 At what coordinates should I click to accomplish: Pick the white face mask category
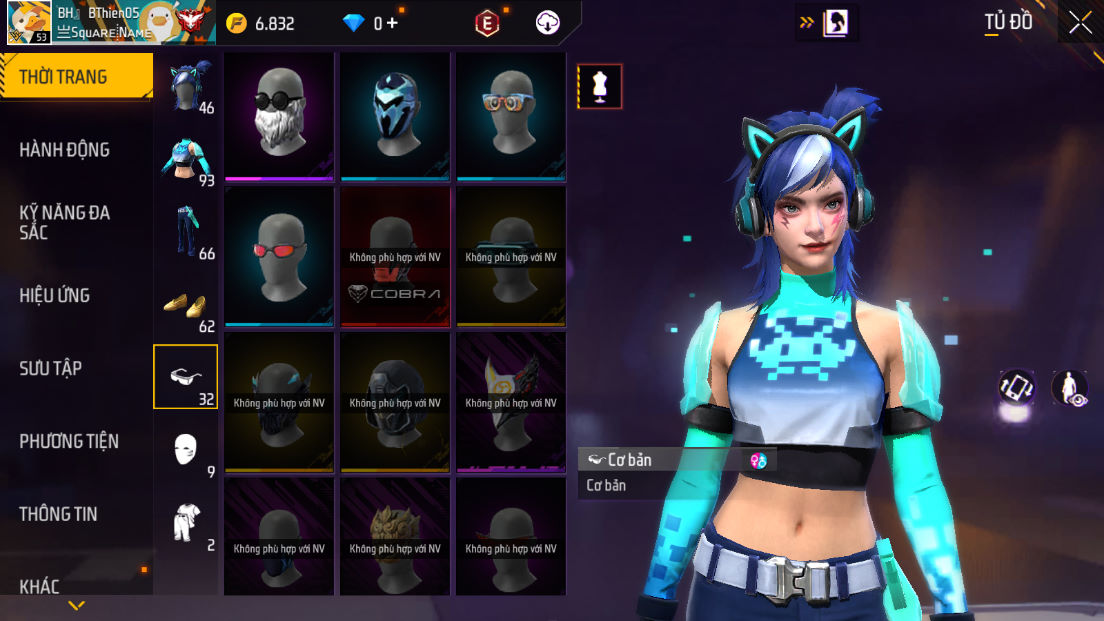coord(186,450)
